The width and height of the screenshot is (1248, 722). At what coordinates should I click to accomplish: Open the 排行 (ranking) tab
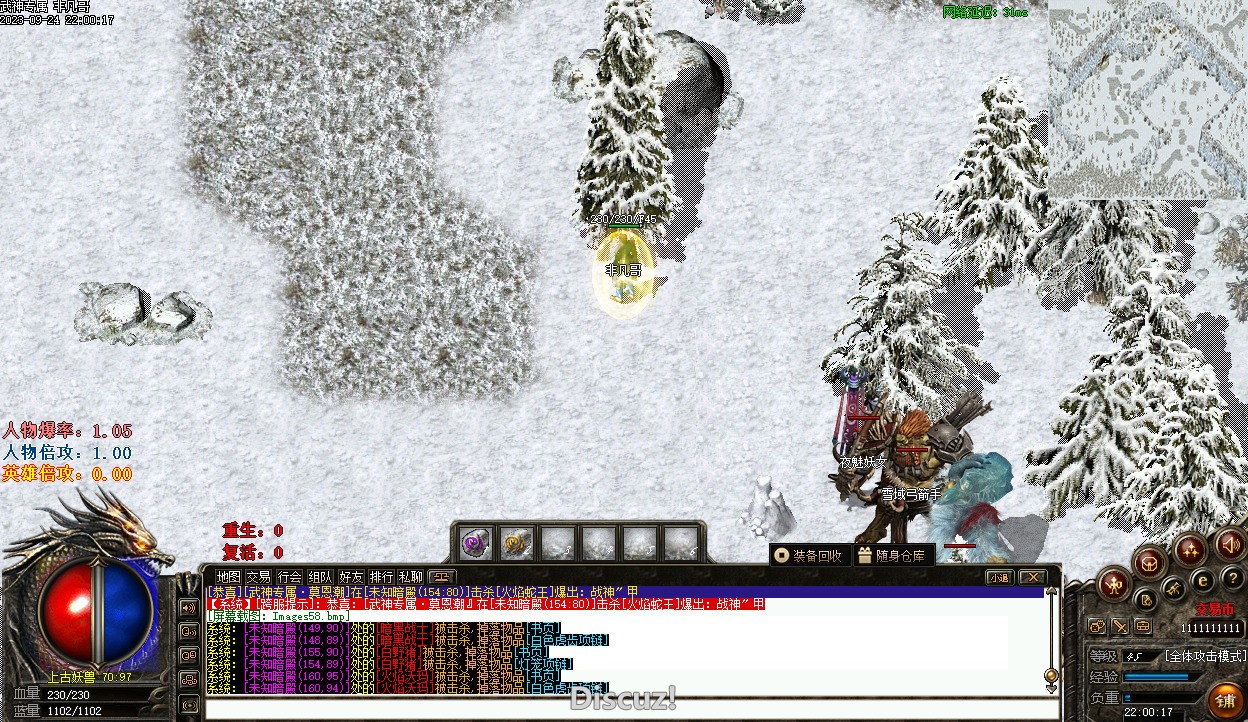tap(381, 577)
